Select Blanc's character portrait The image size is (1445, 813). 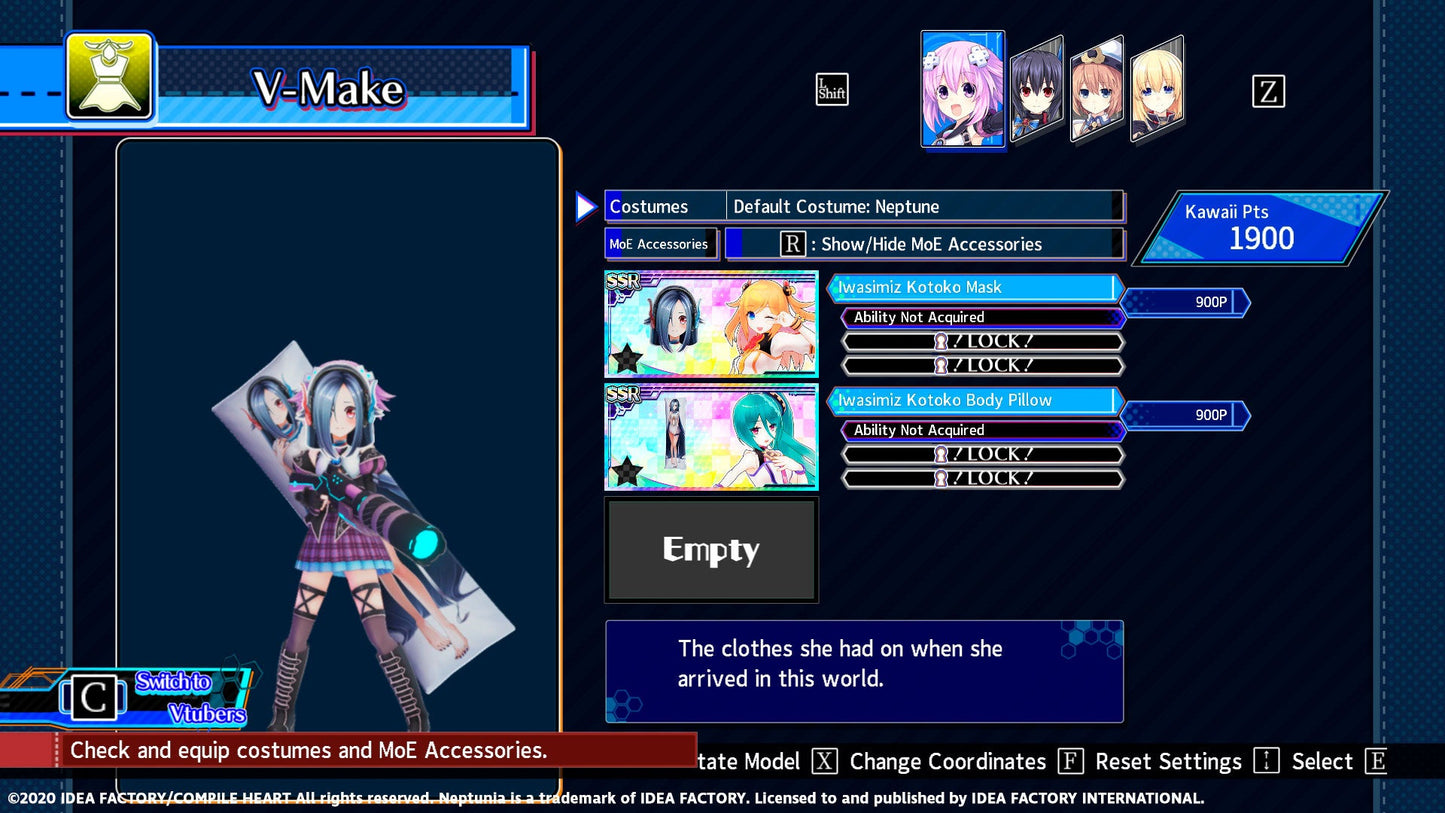click(1095, 90)
